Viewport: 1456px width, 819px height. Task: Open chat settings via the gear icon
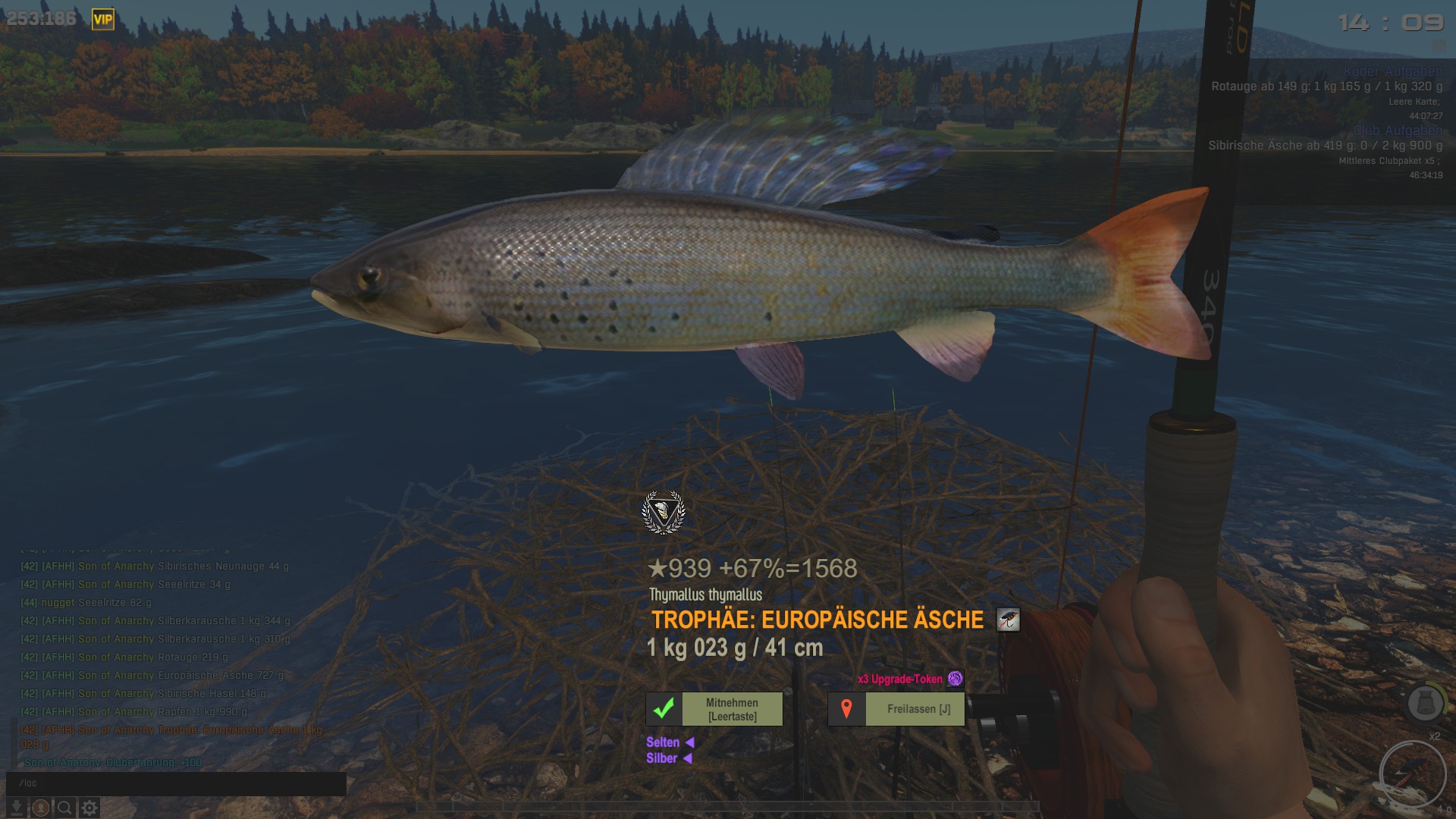[x=89, y=808]
